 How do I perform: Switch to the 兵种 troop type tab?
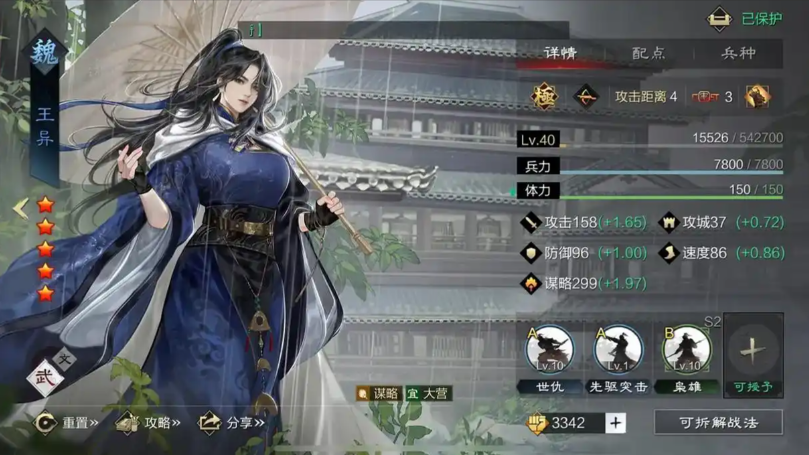tap(738, 53)
